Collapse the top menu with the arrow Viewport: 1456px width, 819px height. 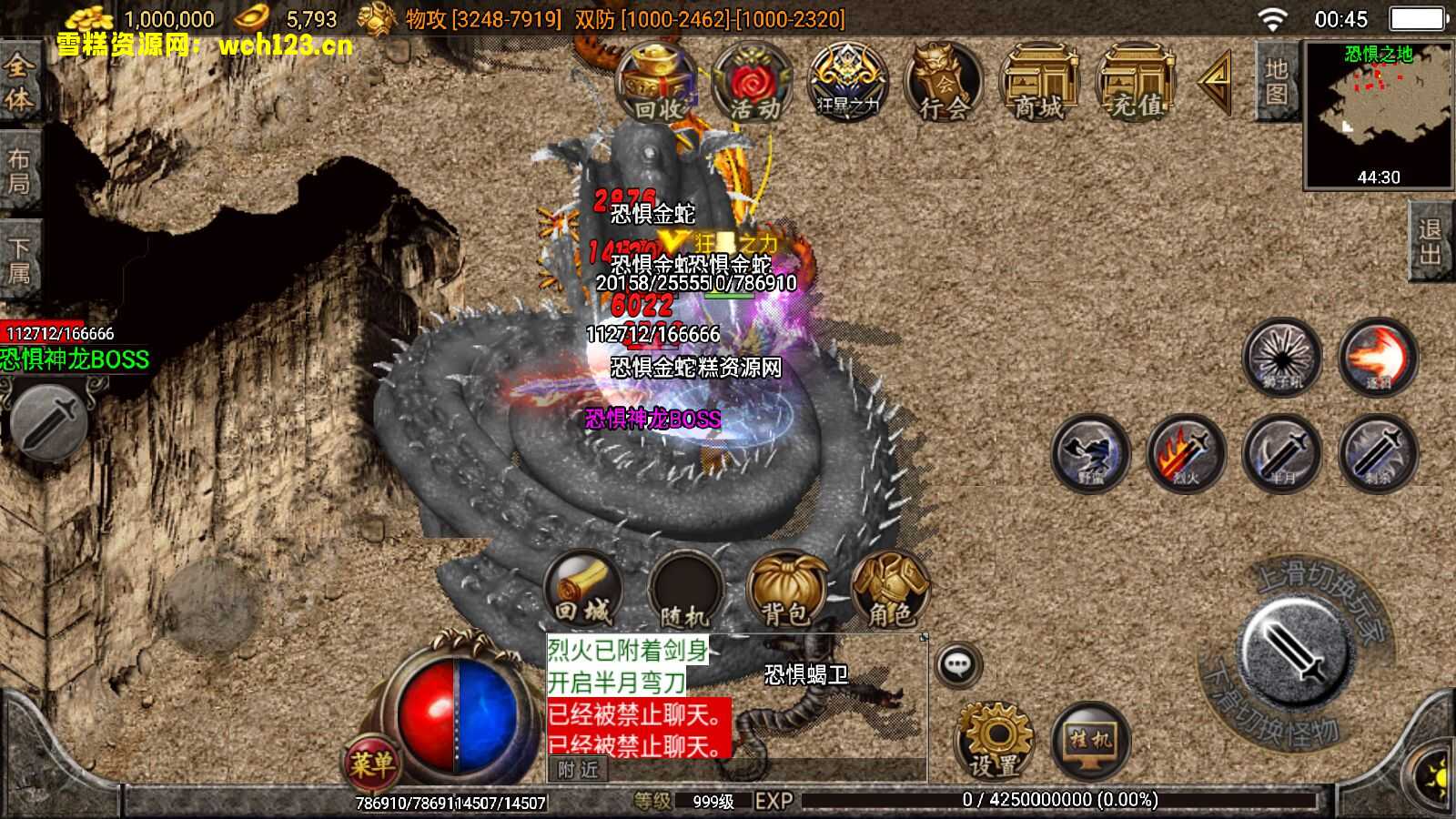[1216, 82]
